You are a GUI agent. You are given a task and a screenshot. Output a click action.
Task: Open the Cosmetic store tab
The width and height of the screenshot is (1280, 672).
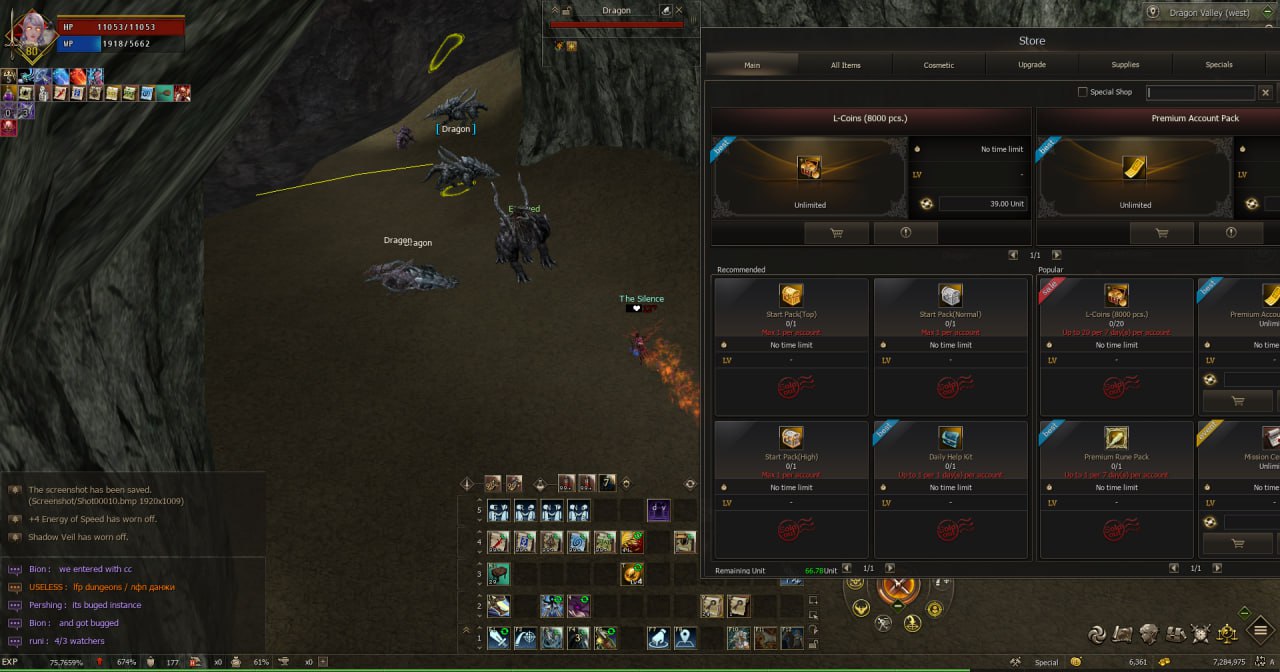[938, 65]
